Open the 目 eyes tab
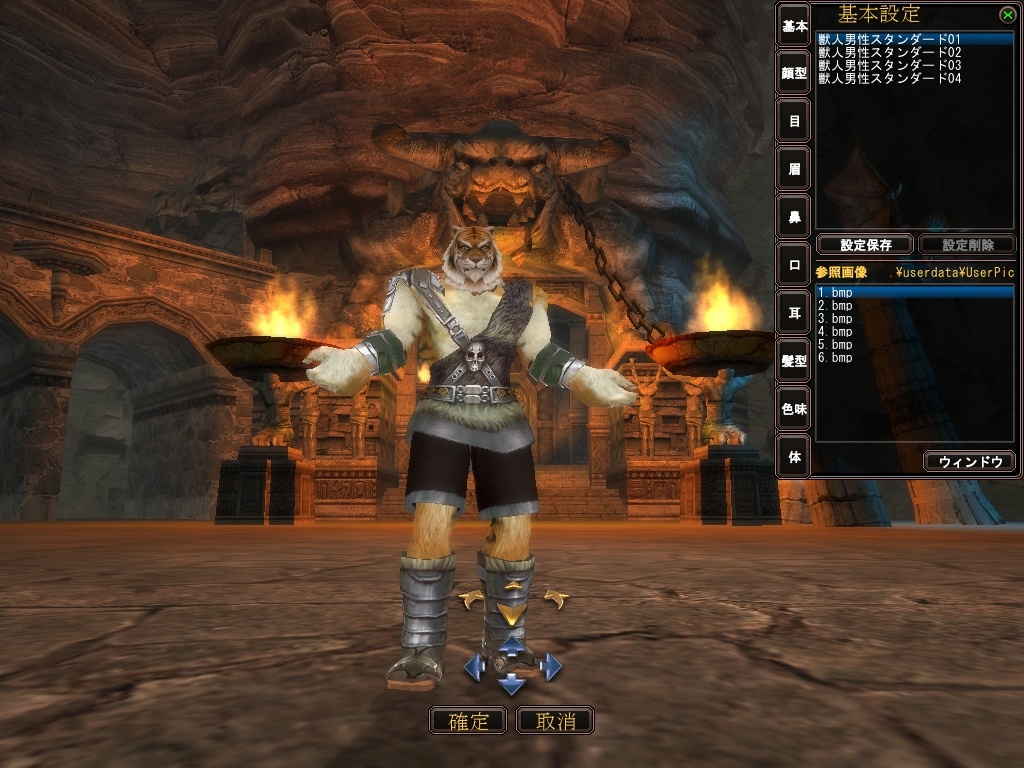The height and width of the screenshot is (768, 1024). tap(794, 121)
